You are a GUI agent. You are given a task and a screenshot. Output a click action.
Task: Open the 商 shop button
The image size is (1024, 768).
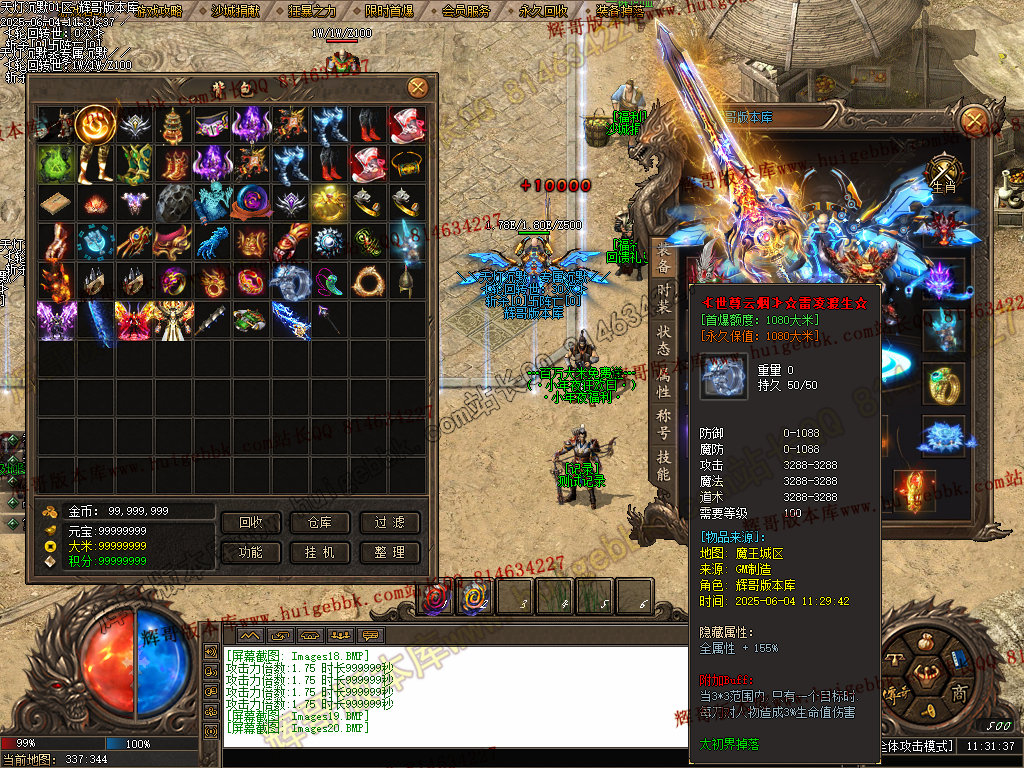coord(959,694)
